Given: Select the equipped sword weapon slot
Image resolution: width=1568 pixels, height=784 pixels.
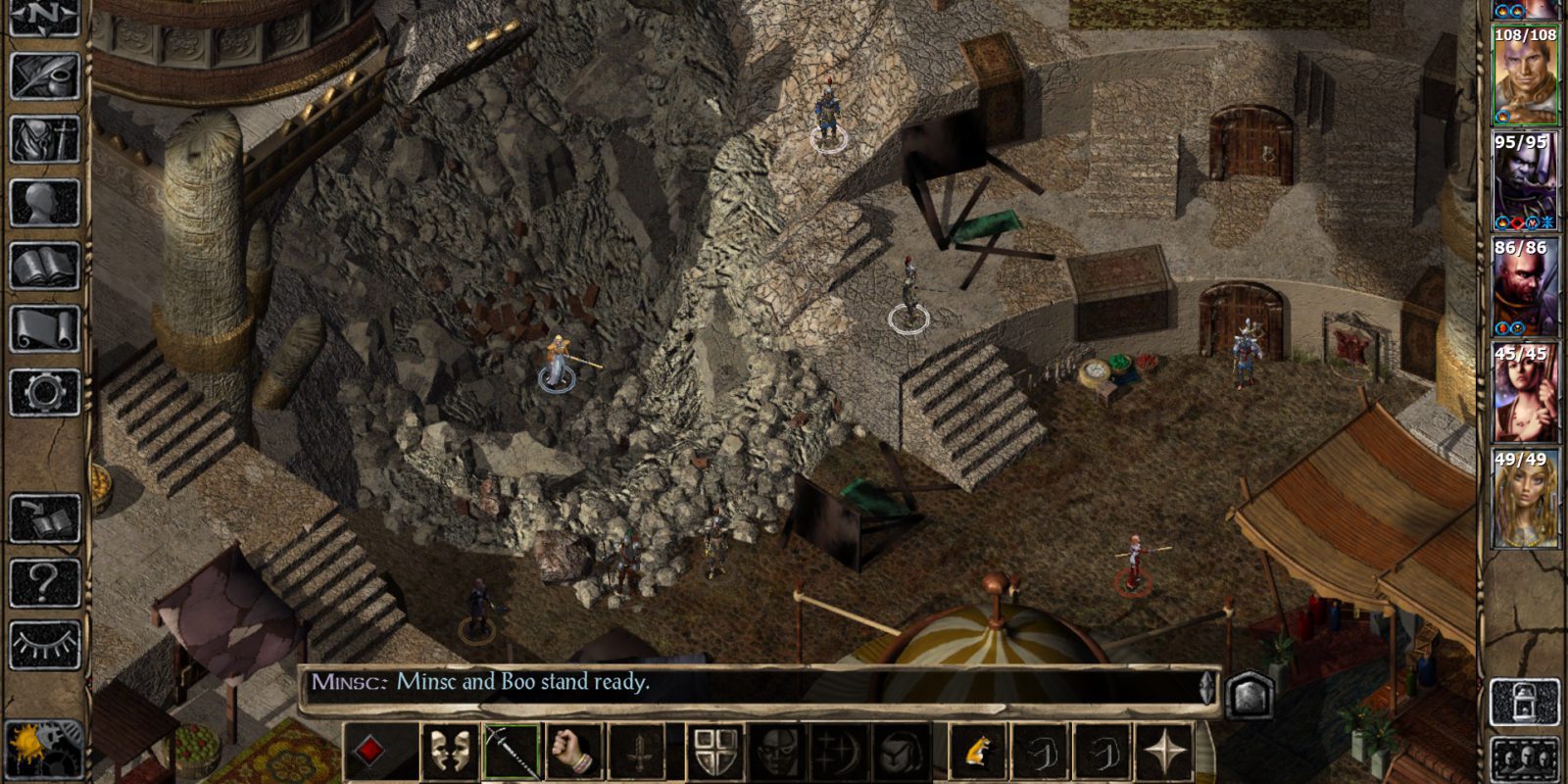Looking at the screenshot, I should click(512, 752).
